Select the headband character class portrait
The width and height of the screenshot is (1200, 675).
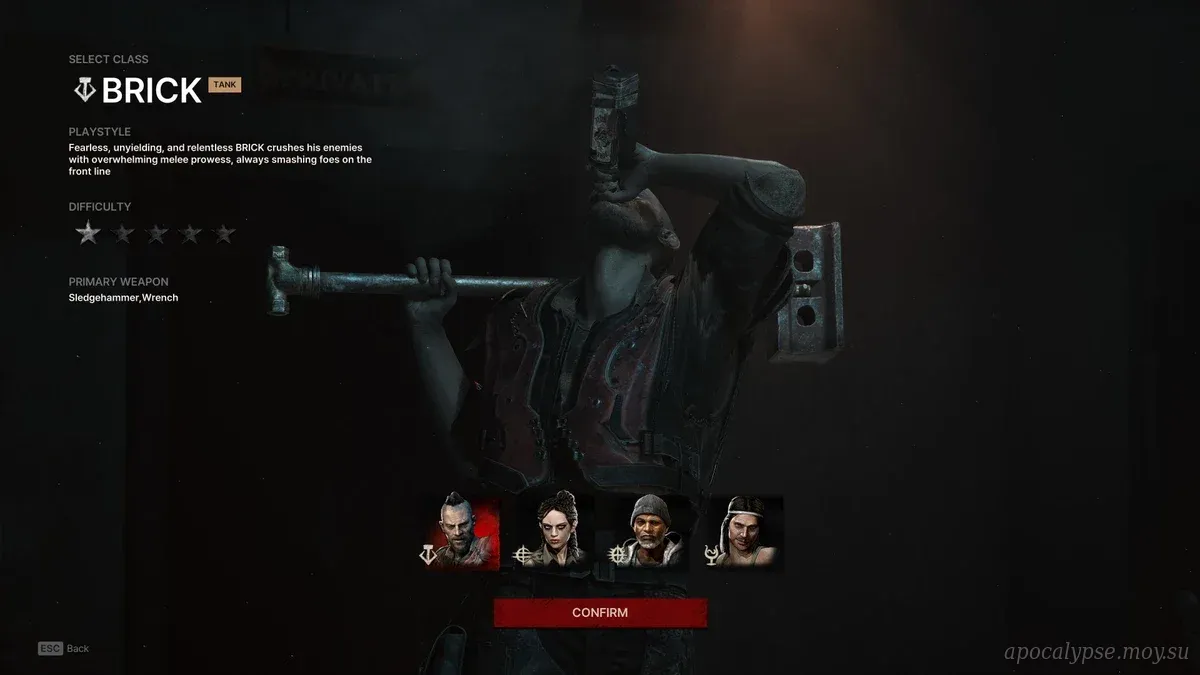(743, 534)
